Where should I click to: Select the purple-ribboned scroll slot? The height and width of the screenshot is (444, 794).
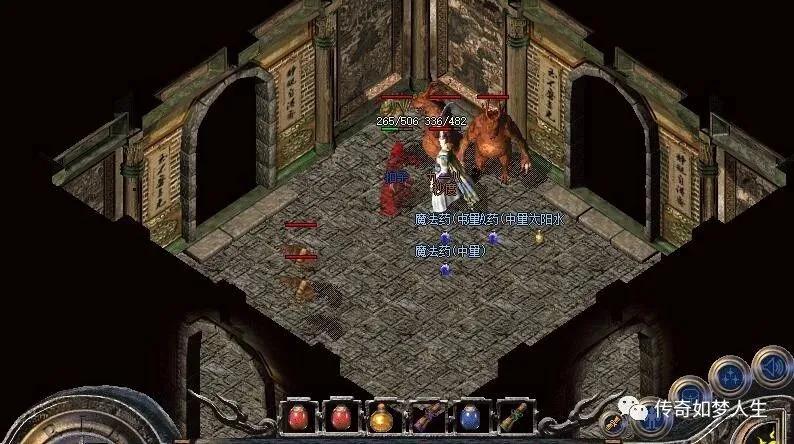[x=425, y=417]
